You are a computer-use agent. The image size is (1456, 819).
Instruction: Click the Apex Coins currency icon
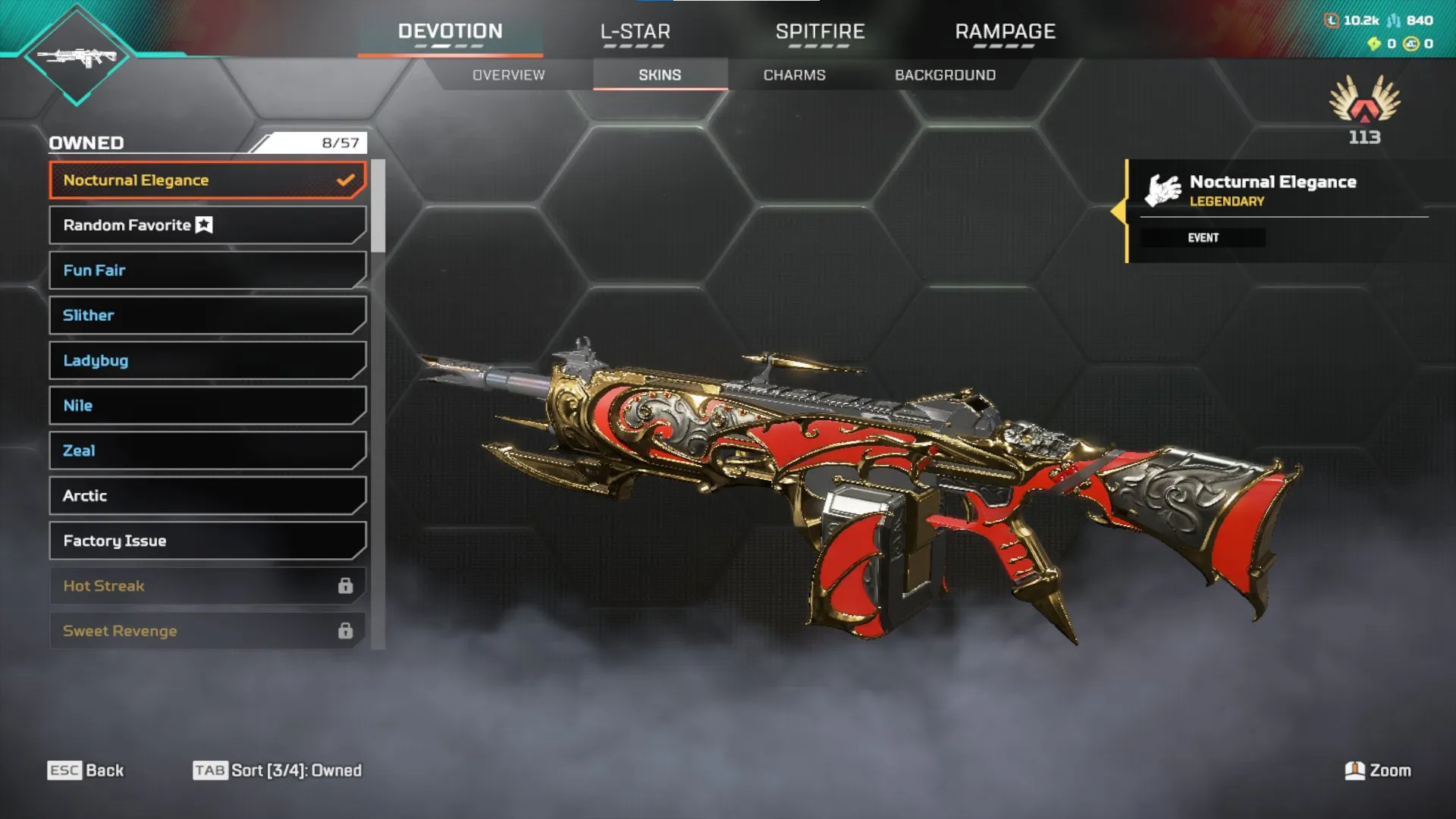click(1411, 44)
